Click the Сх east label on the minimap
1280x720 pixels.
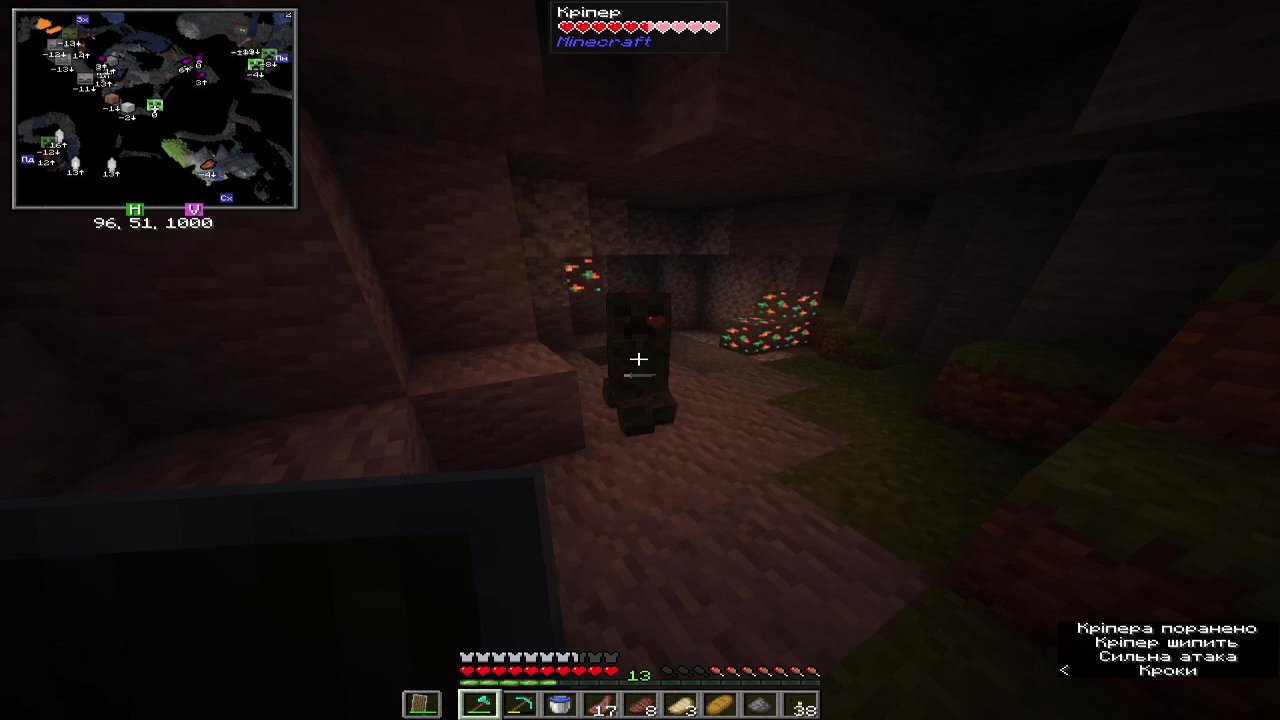(x=226, y=197)
